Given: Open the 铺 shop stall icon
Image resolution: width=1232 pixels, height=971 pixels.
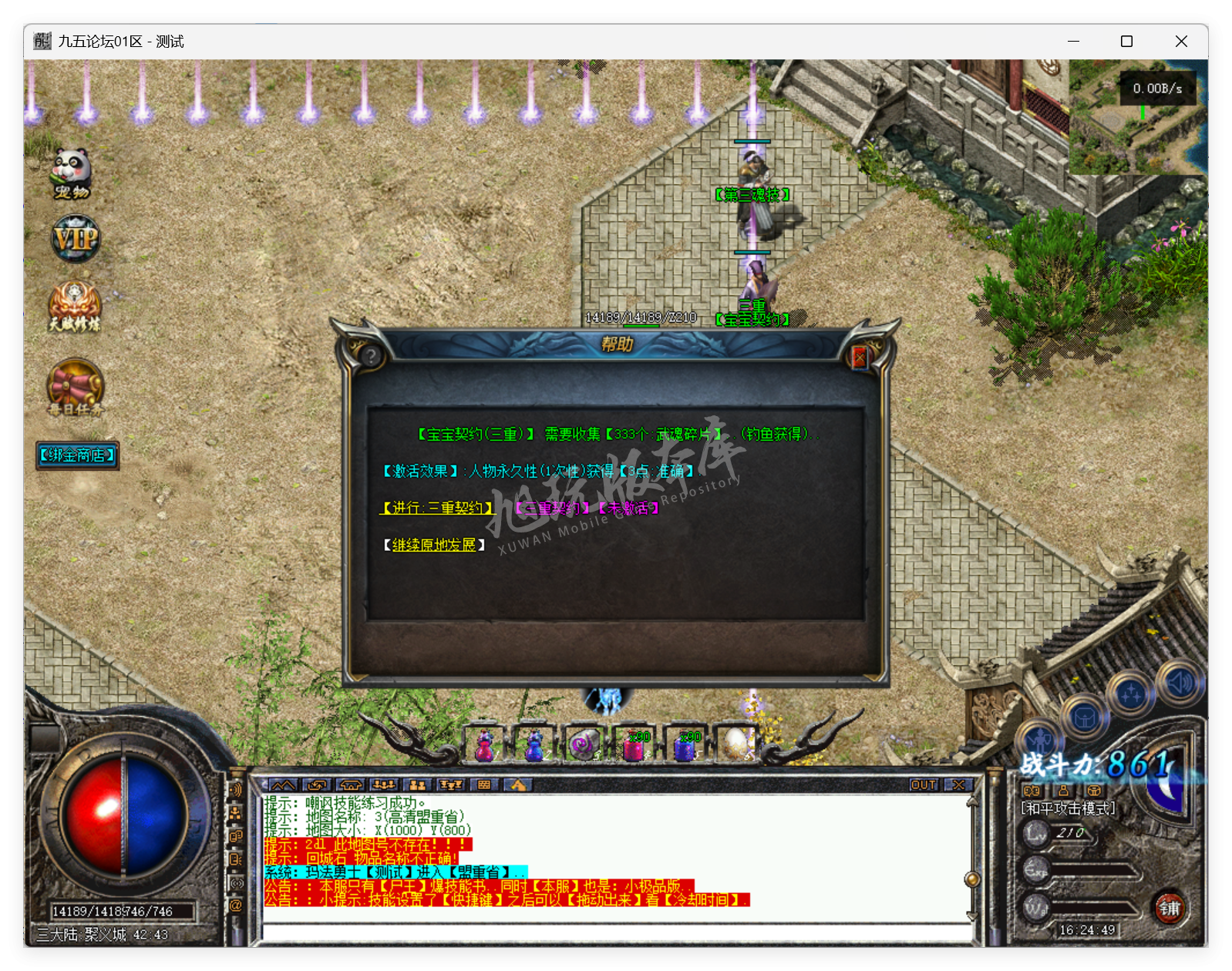Looking at the screenshot, I should (x=1169, y=909).
